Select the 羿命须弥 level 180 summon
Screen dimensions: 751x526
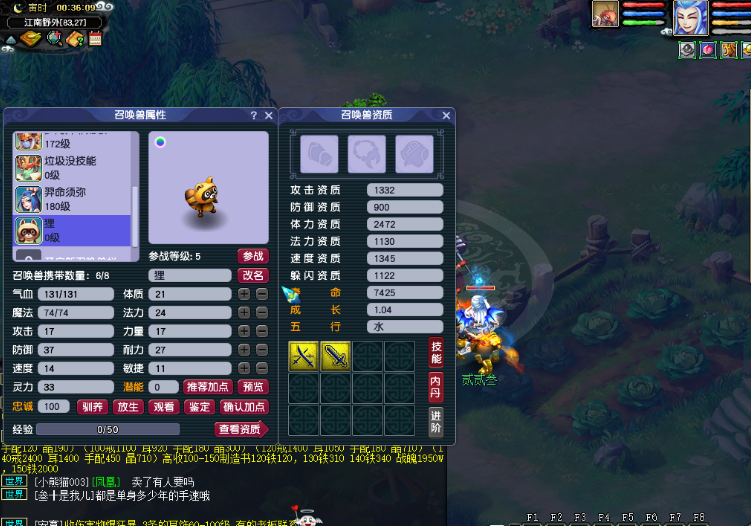(70, 199)
